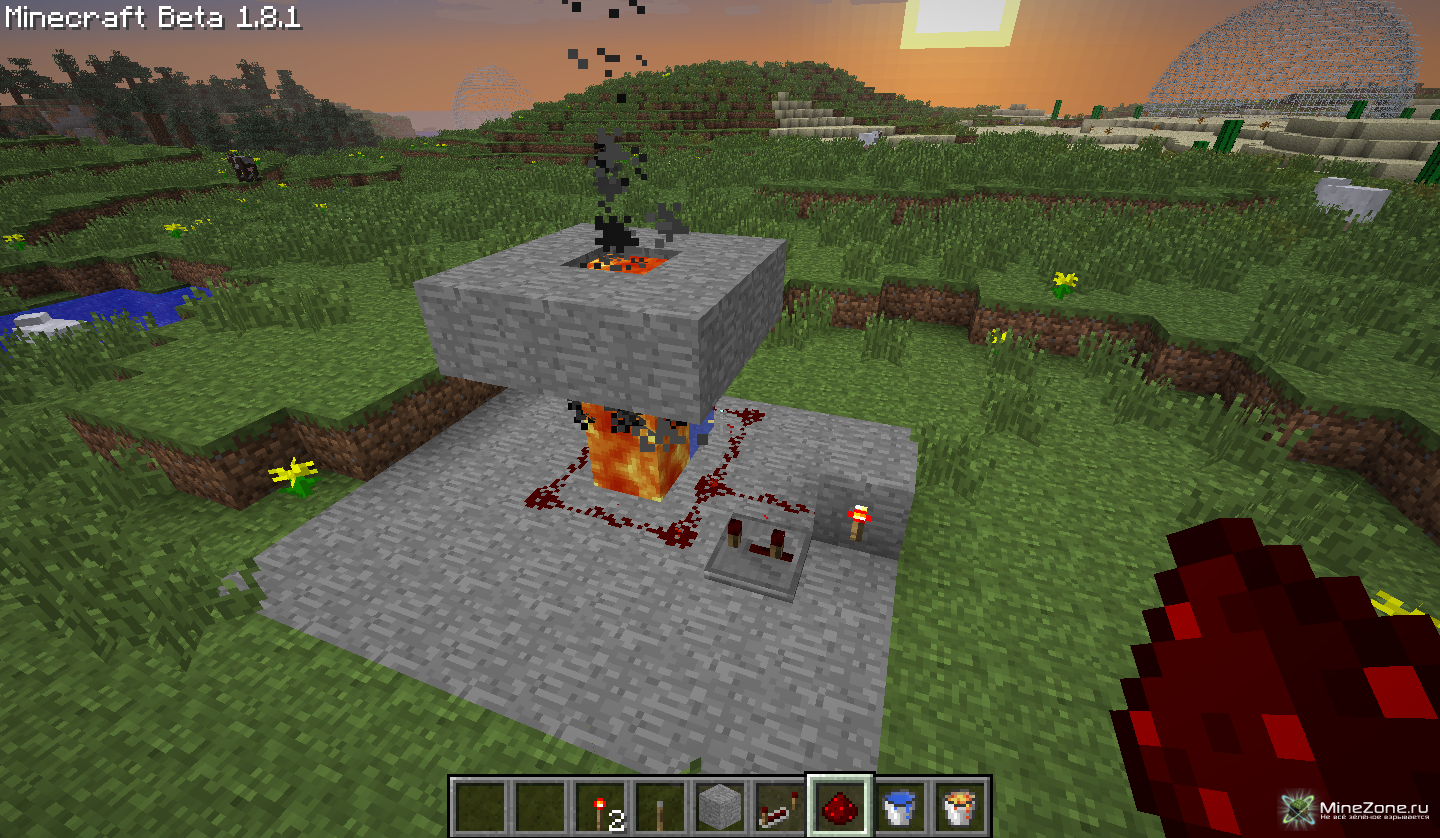Open the MineZone.ru watermark link
The image size is (1440, 838).
(1356, 808)
